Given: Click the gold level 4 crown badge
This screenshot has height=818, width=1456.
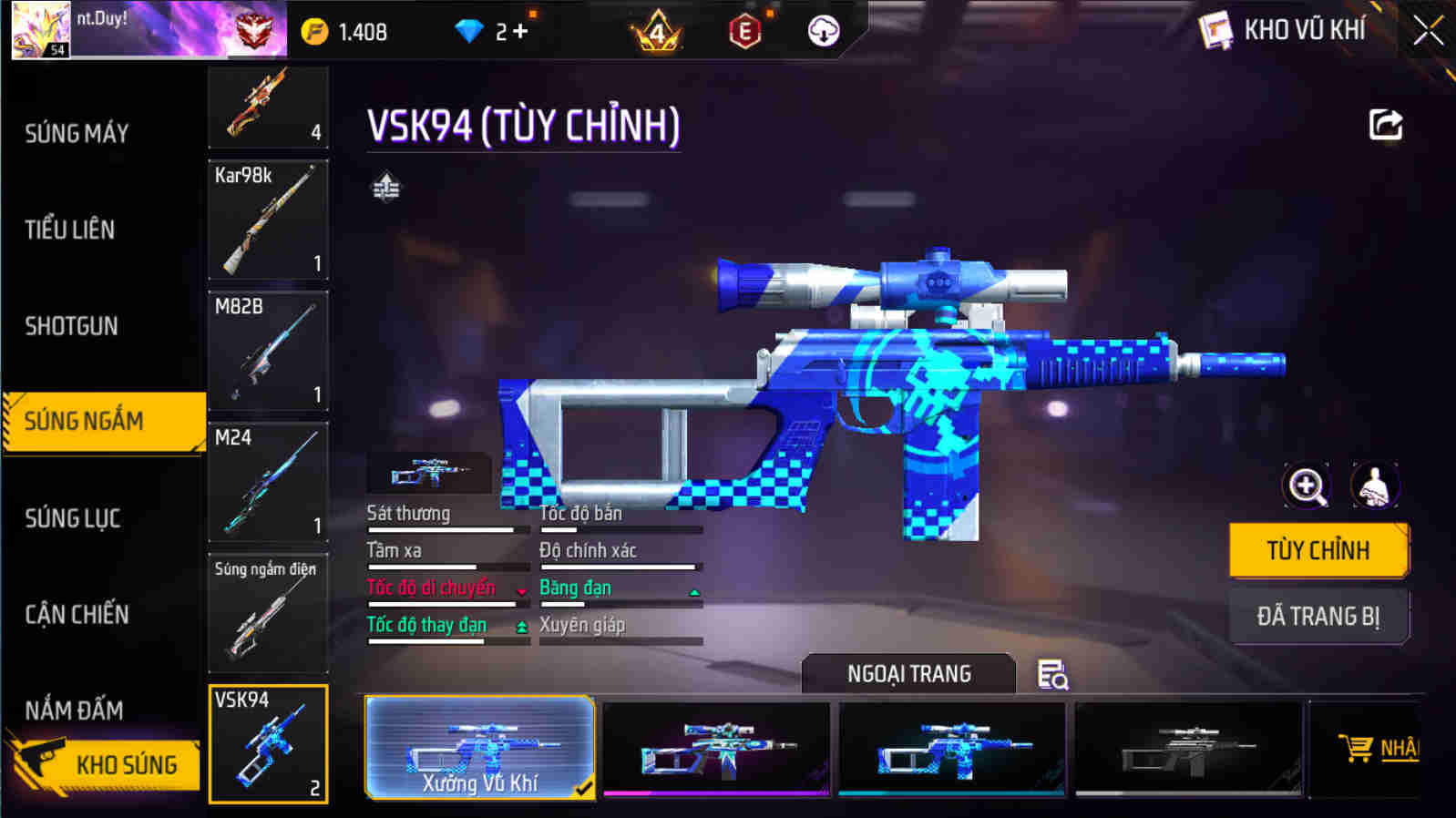Looking at the screenshot, I should point(659,30).
